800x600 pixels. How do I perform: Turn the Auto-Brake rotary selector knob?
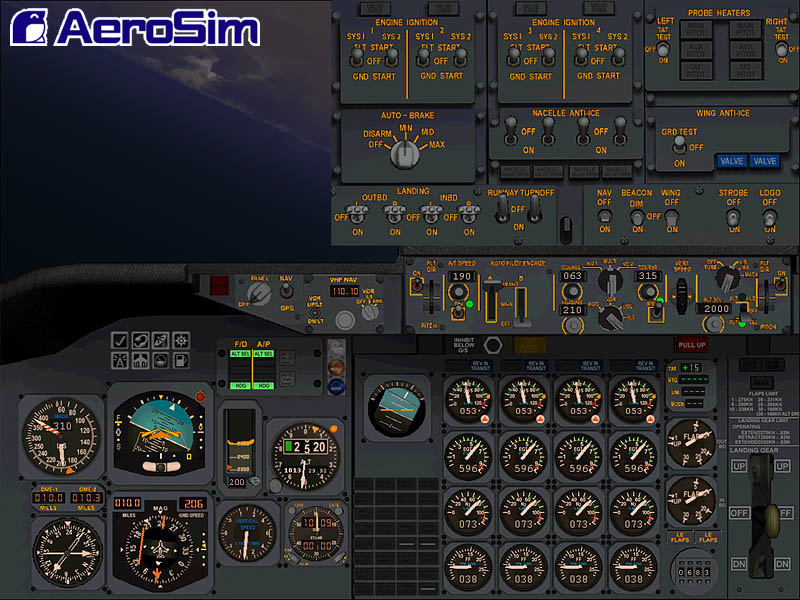404,153
